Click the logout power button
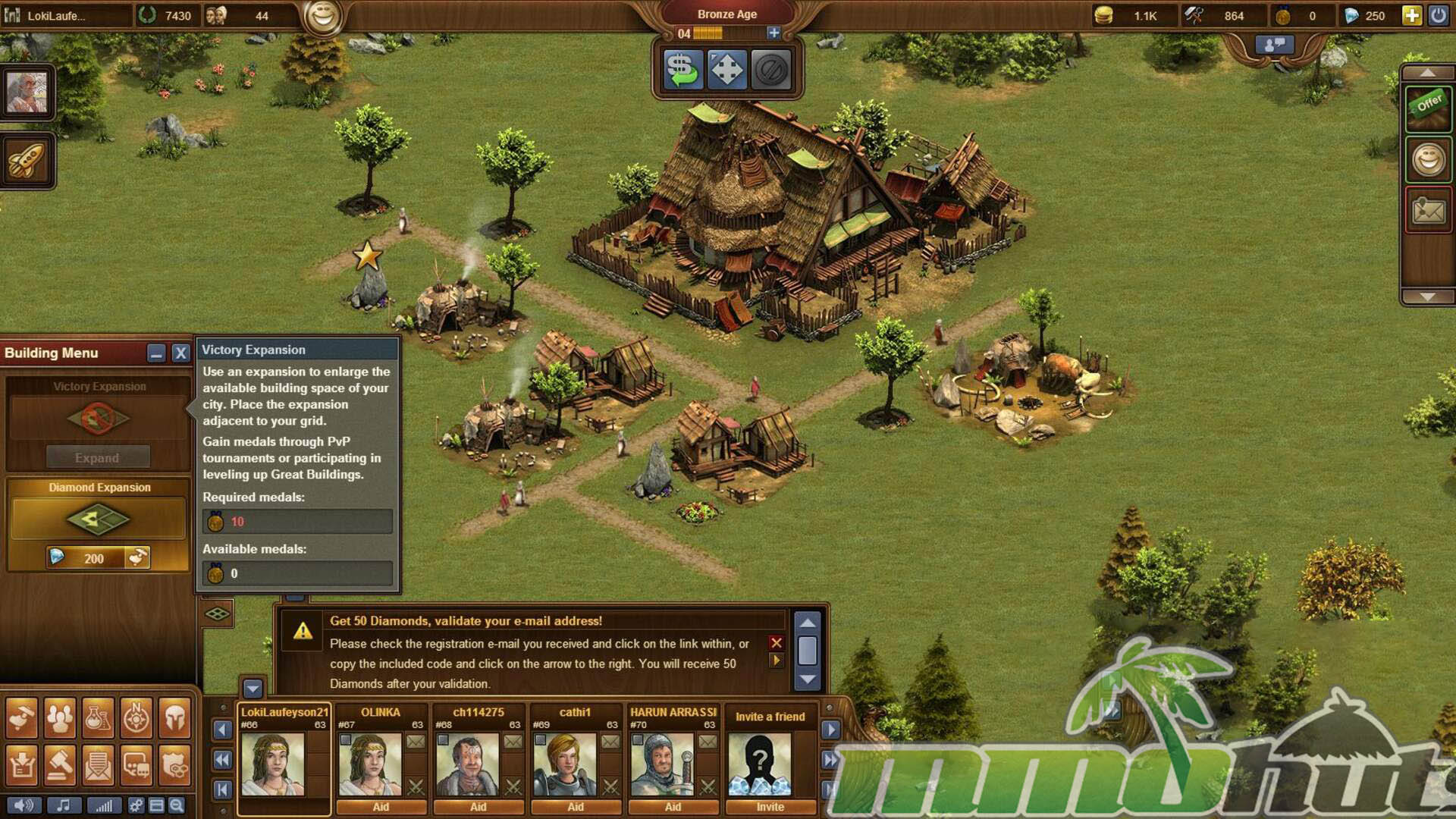 (1438, 16)
